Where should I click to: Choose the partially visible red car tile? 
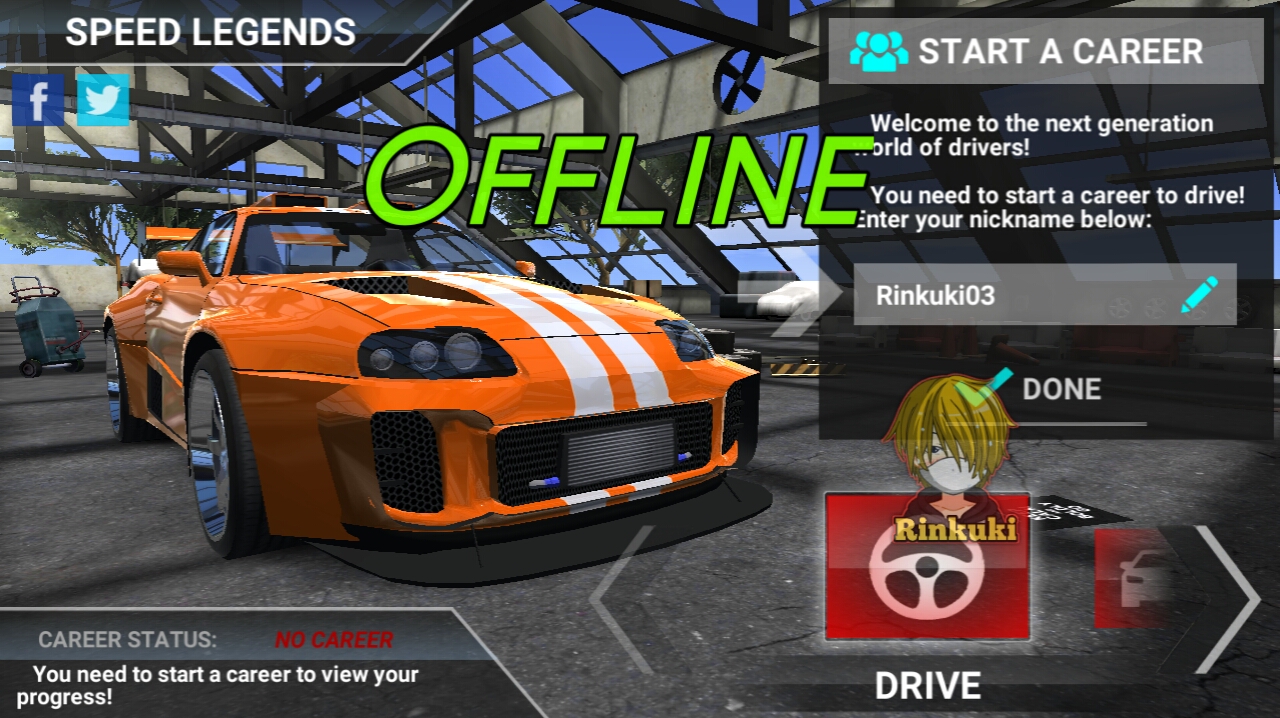[x=1135, y=580]
